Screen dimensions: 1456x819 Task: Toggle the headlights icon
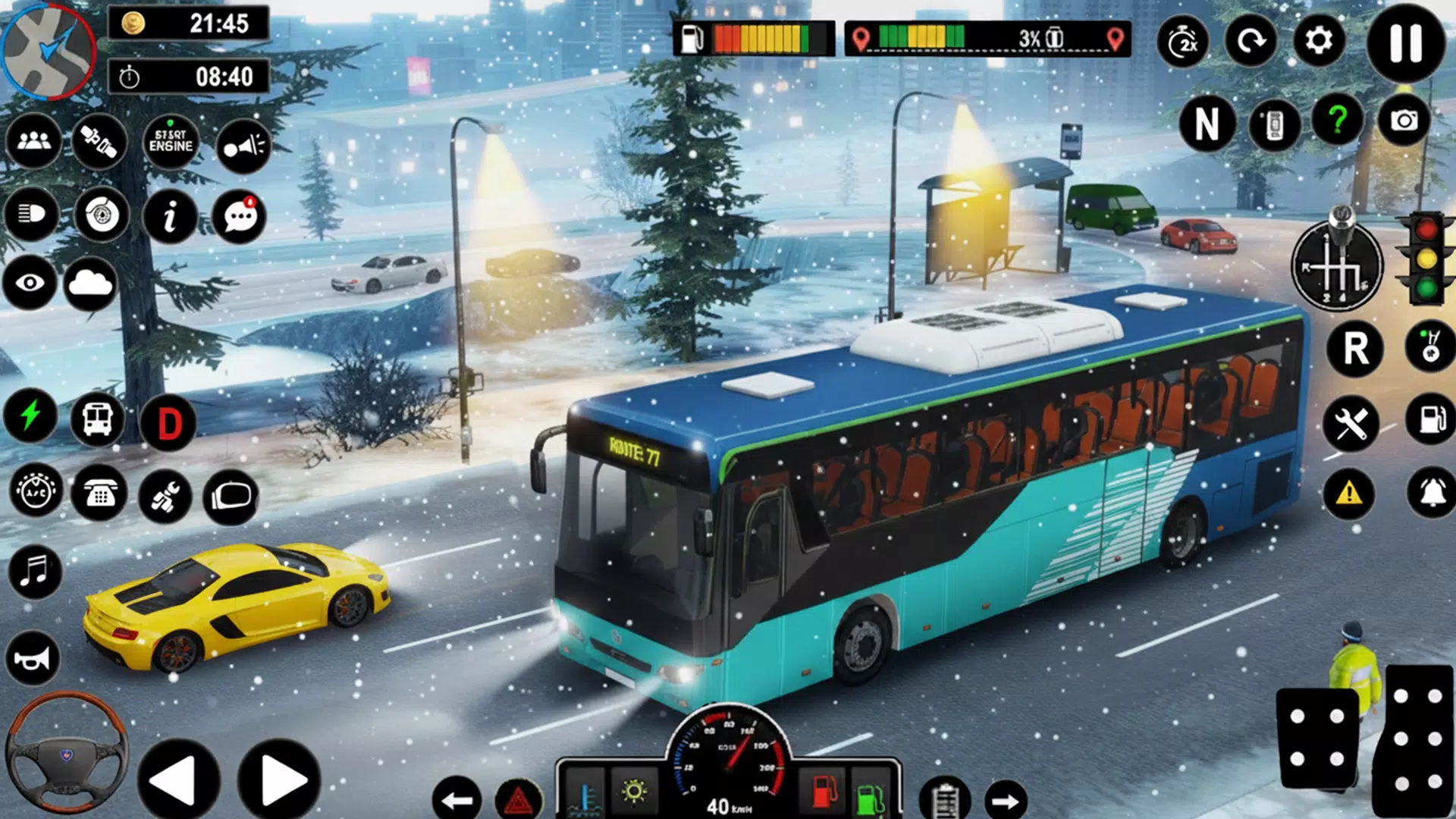click(31, 215)
